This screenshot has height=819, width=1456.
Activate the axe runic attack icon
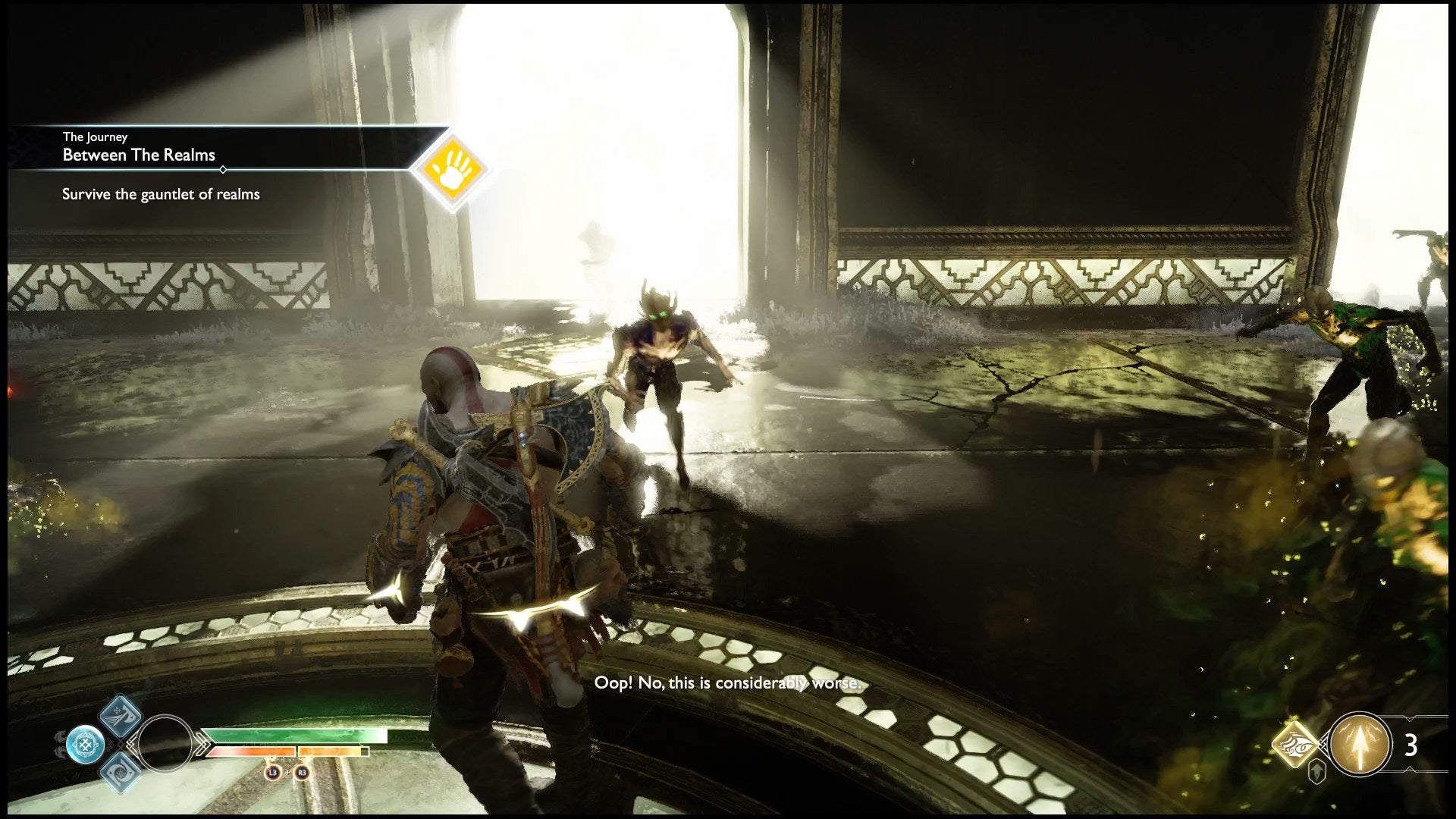(x=121, y=715)
